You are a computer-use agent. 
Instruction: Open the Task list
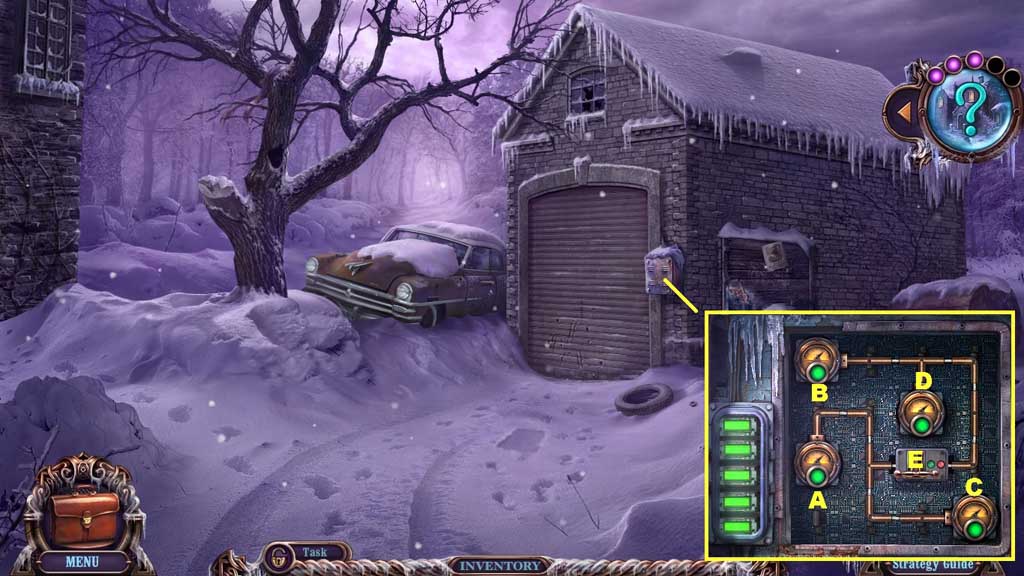coord(310,552)
